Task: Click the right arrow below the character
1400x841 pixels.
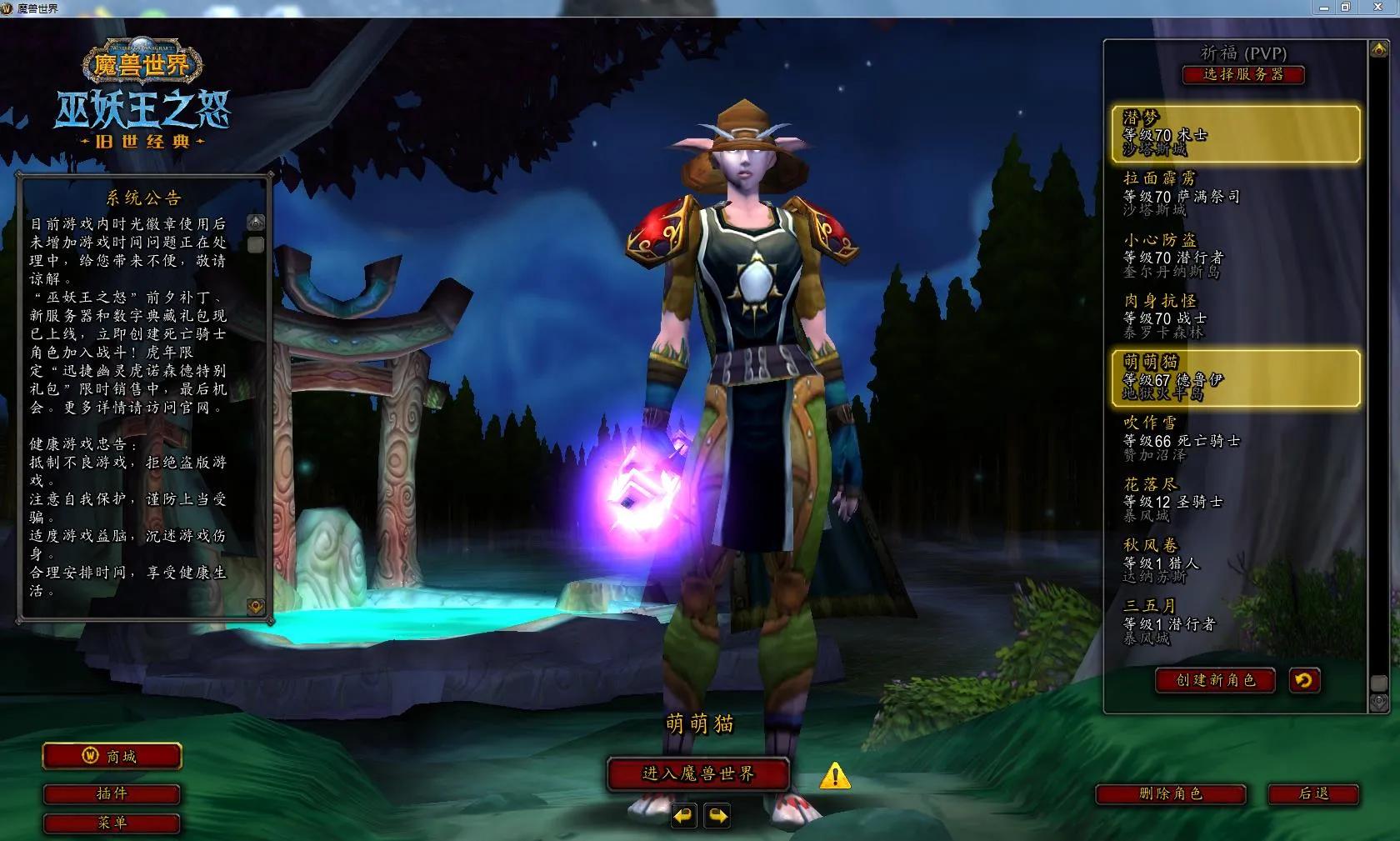Action: [x=717, y=817]
